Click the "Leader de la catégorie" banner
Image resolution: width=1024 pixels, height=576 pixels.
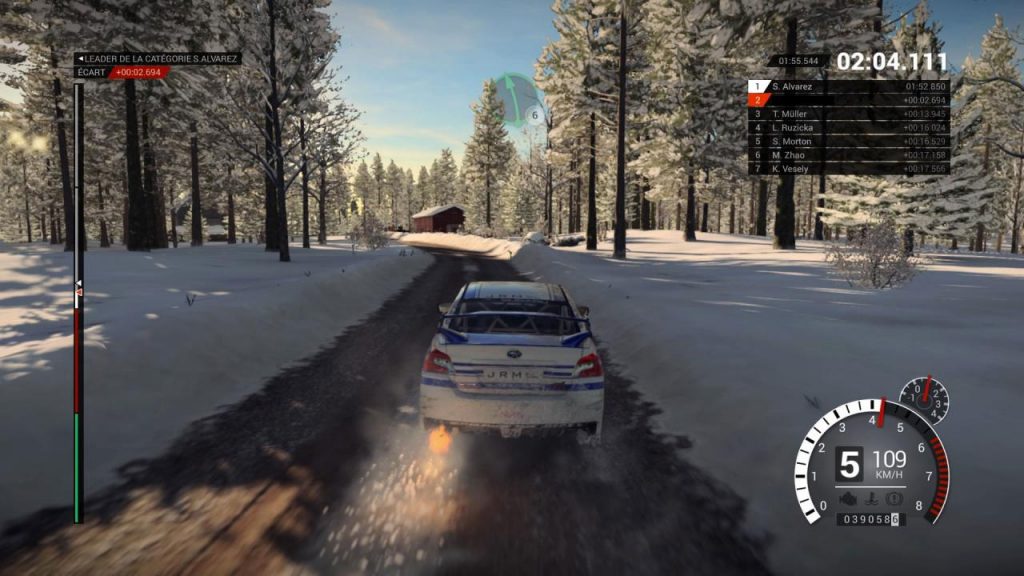(x=158, y=59)
